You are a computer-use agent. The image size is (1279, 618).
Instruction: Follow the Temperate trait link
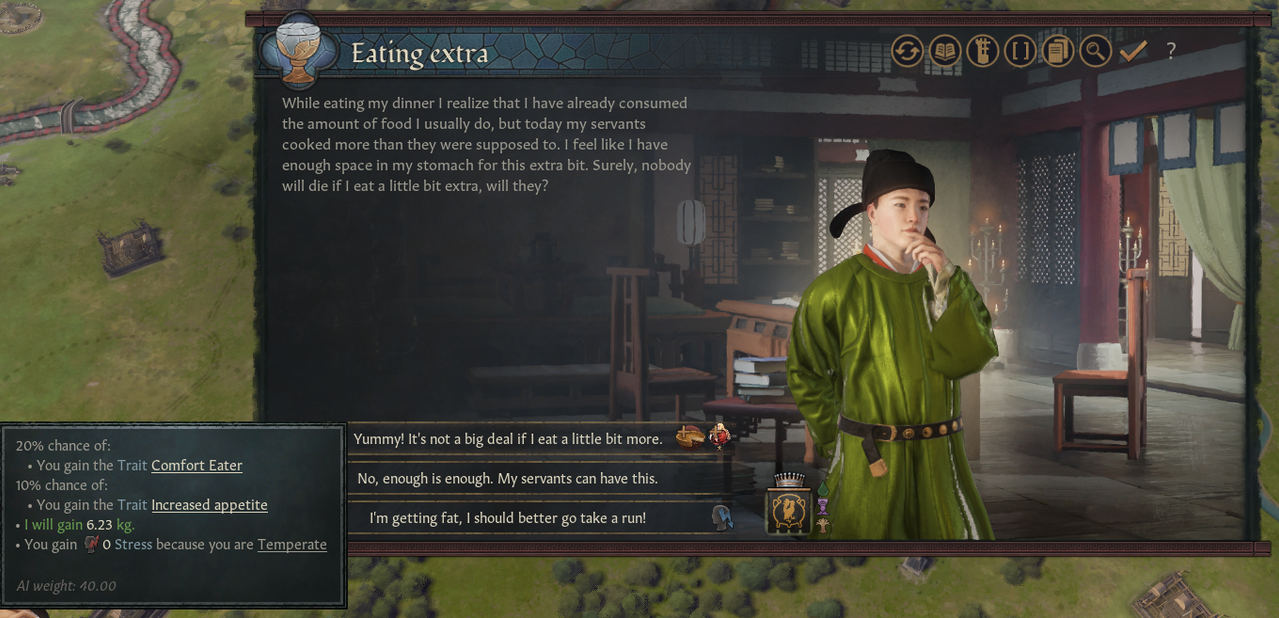coord(292,545)
